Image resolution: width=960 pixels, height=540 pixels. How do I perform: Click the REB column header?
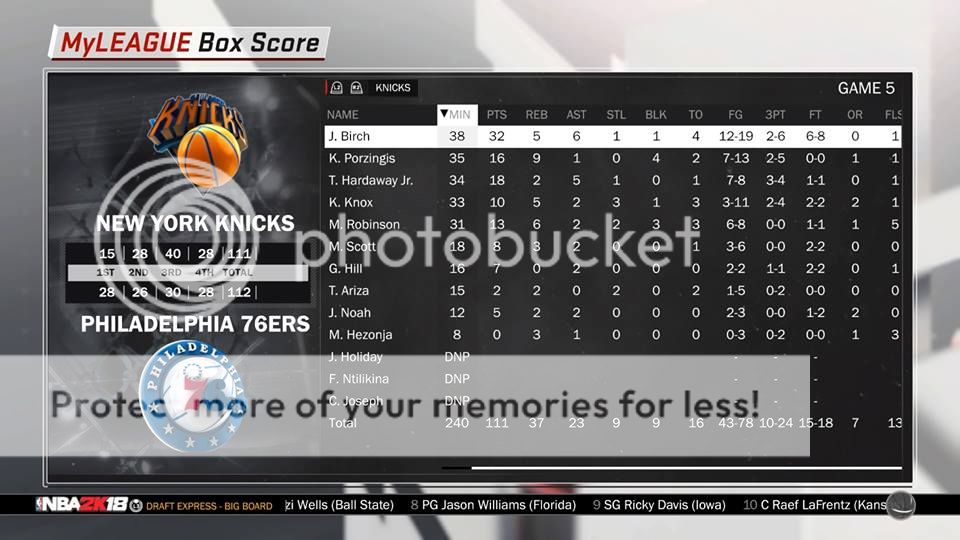[x=537, y=115]
